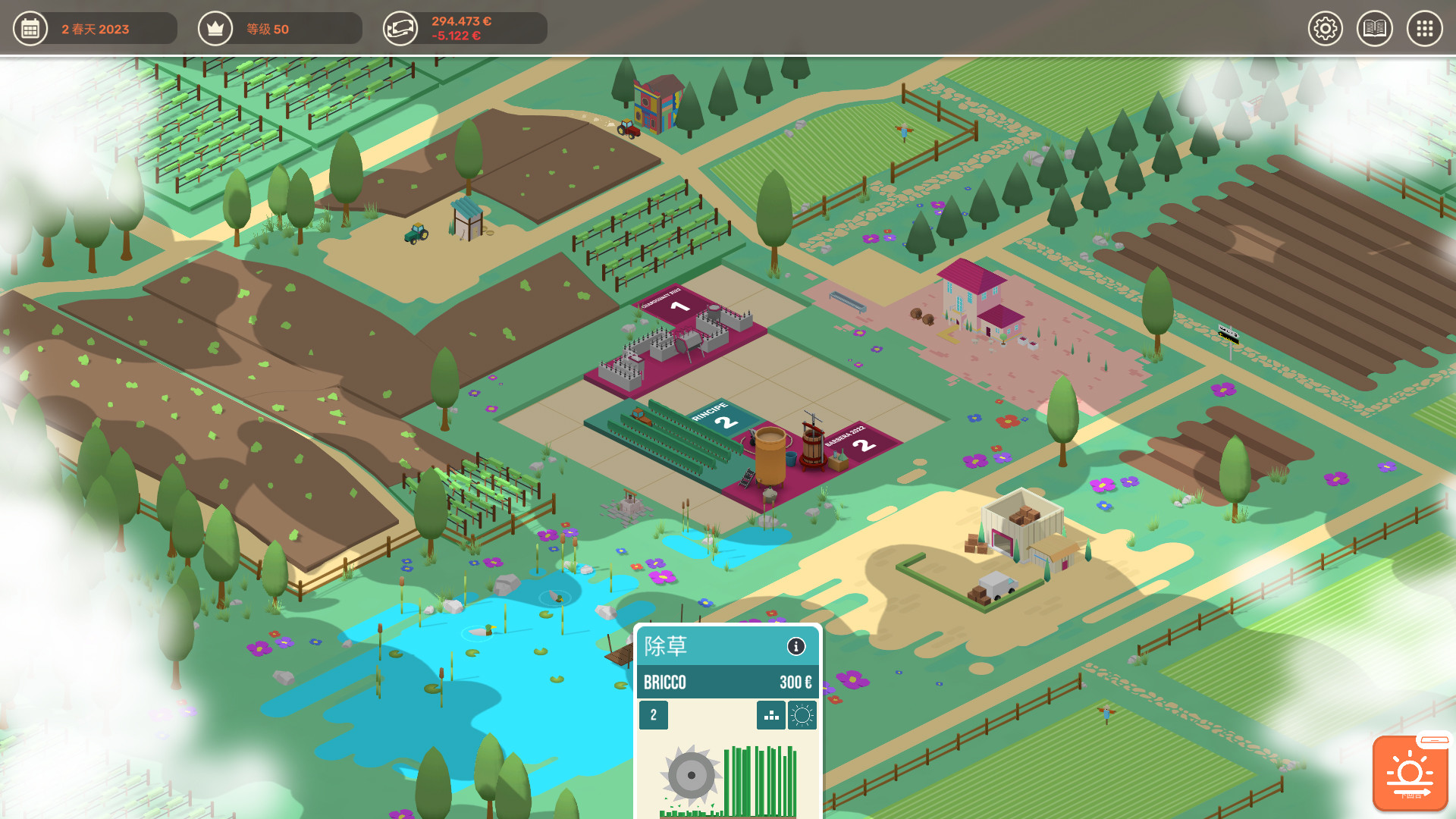Tap the info icon on the 除草 card
Viewport: 1456px width, 819px height.
tap(795, 648)
